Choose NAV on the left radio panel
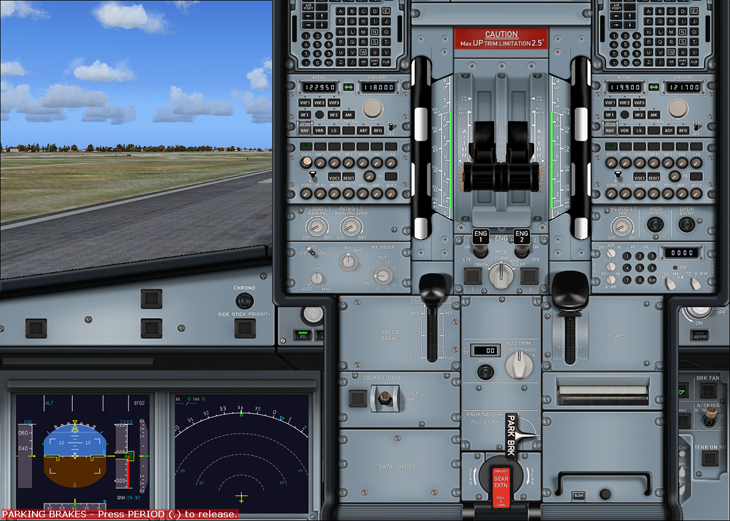The height and width of the screenshot is (521, 730). pyautogui.click(x=304, y=130)
